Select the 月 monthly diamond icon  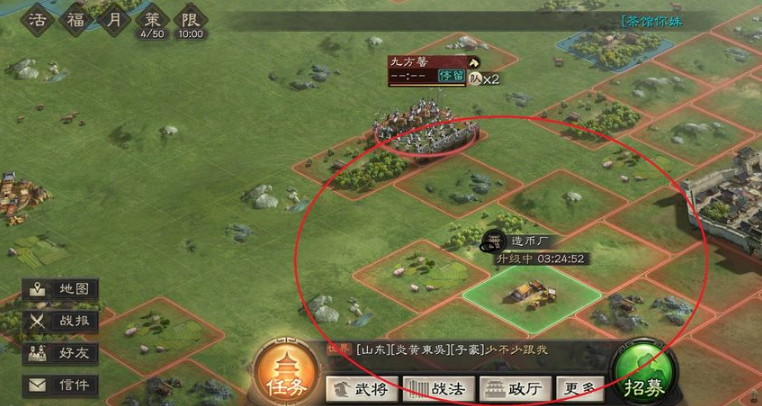point(114,20)
